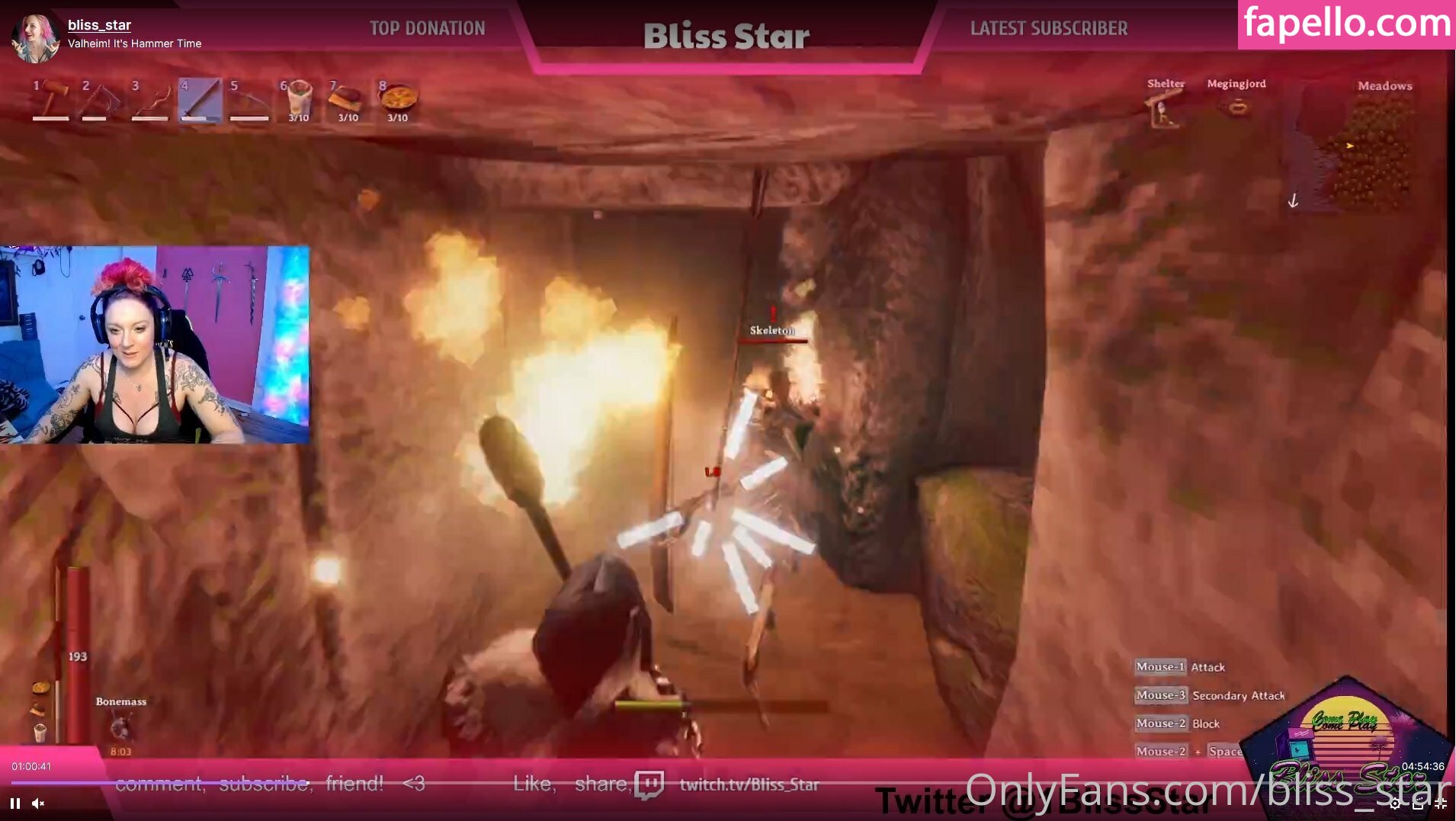Image resolution: width=1456 pixels, height=821 pixels.
Task: Open the bliss_star channel name link
Action: coord(99,25)
